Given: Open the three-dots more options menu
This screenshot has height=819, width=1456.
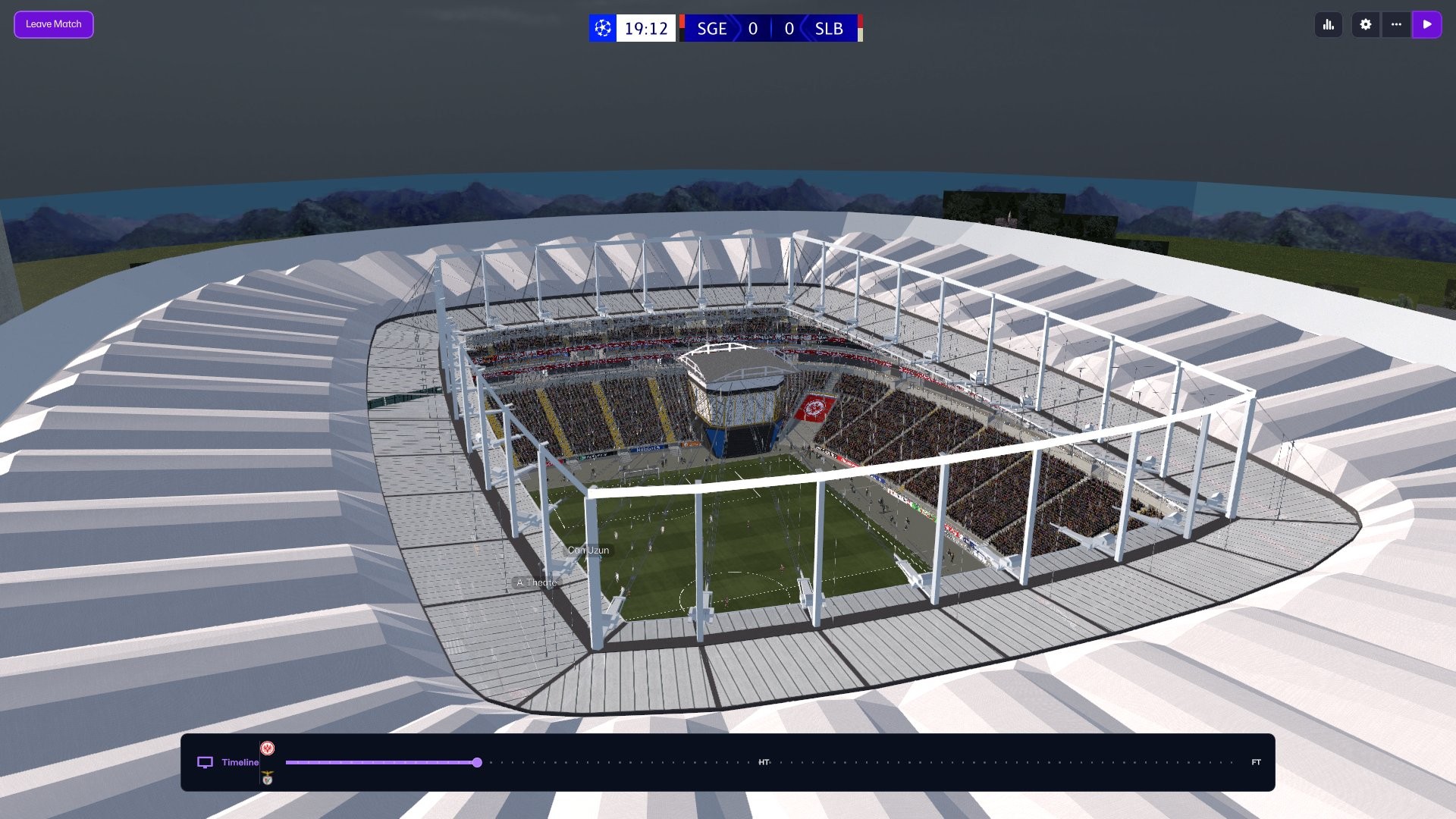Looking at the screenshot, I should 1396,24.
